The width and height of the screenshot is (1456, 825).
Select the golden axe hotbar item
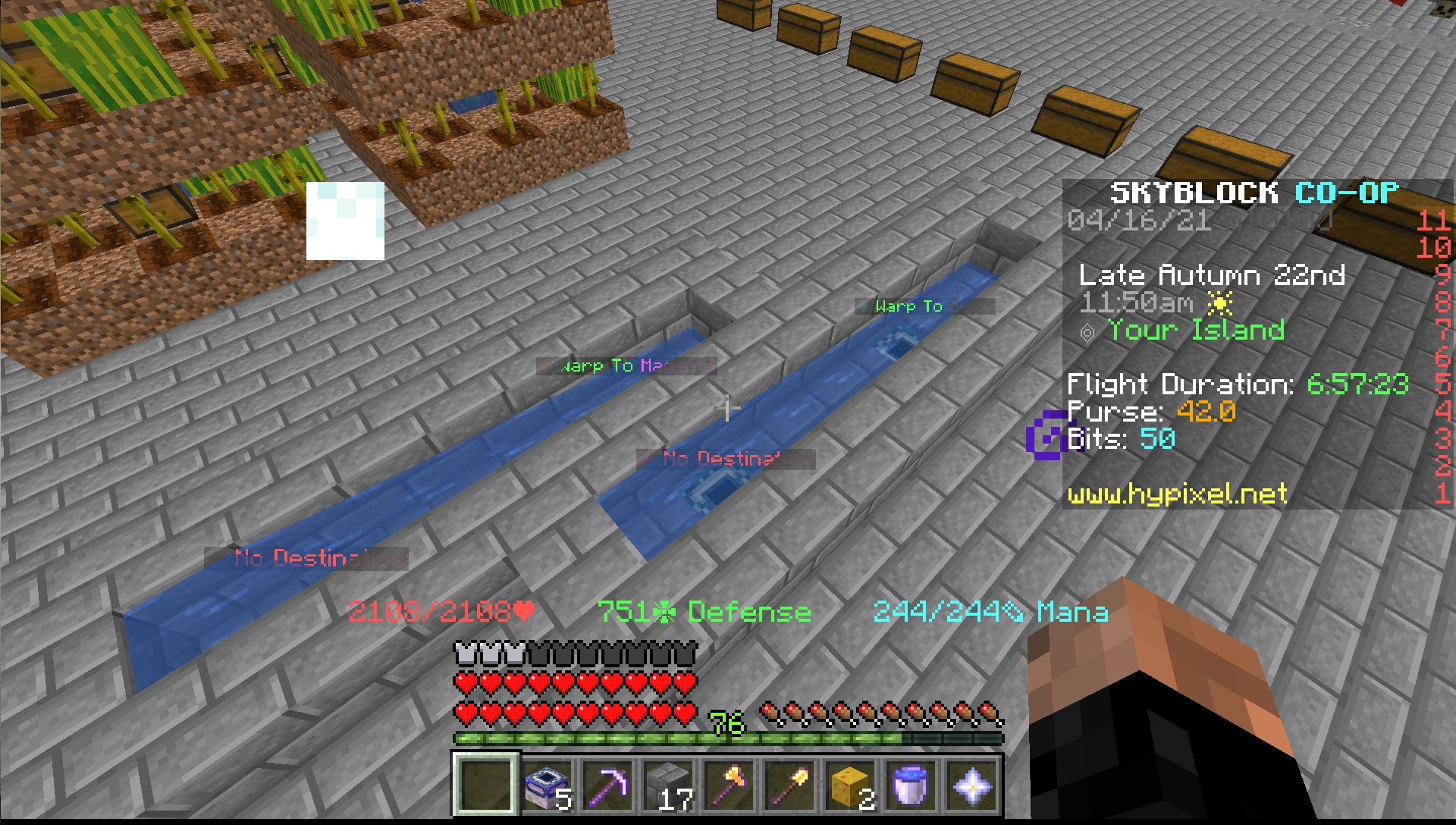pos(729,786)
